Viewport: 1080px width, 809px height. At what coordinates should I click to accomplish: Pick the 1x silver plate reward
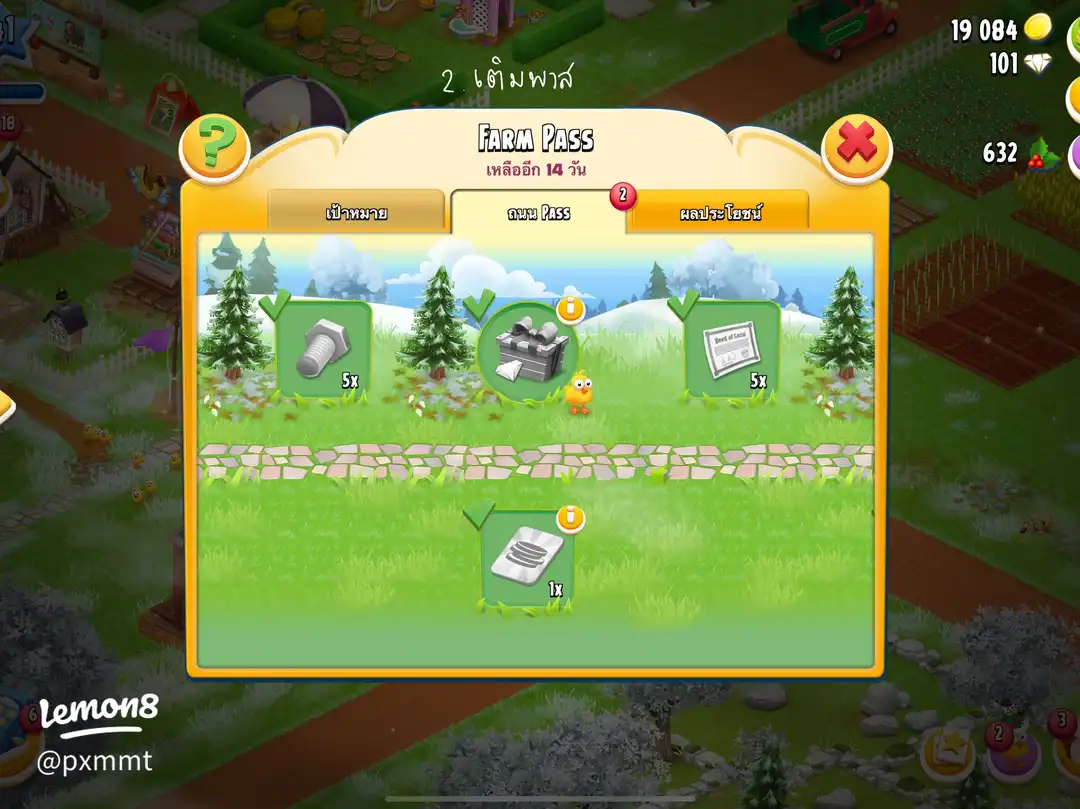tap(527, 559)
